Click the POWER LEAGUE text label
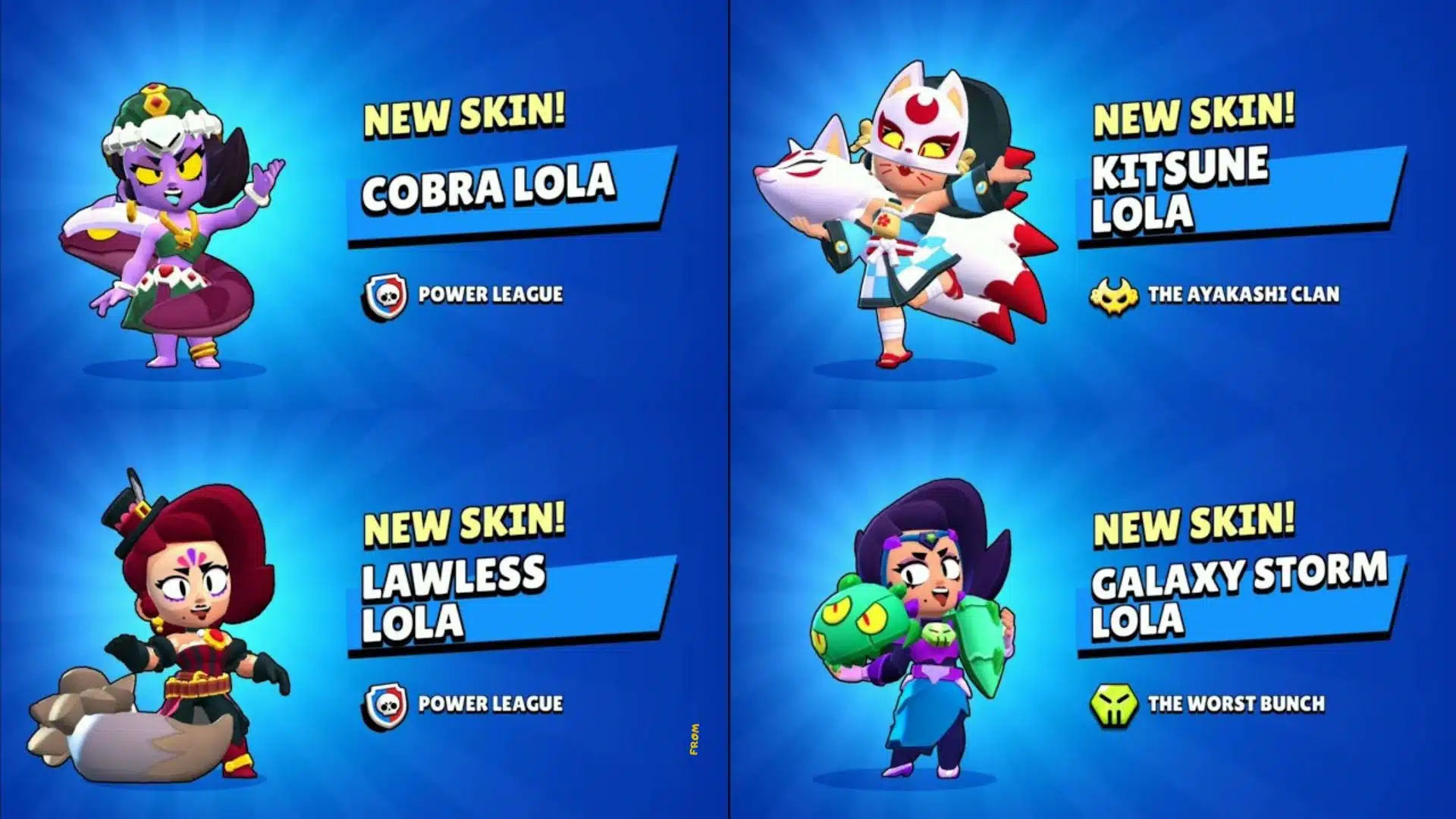Viewport: 1456px width, 819px height. [x=490, y=295]
